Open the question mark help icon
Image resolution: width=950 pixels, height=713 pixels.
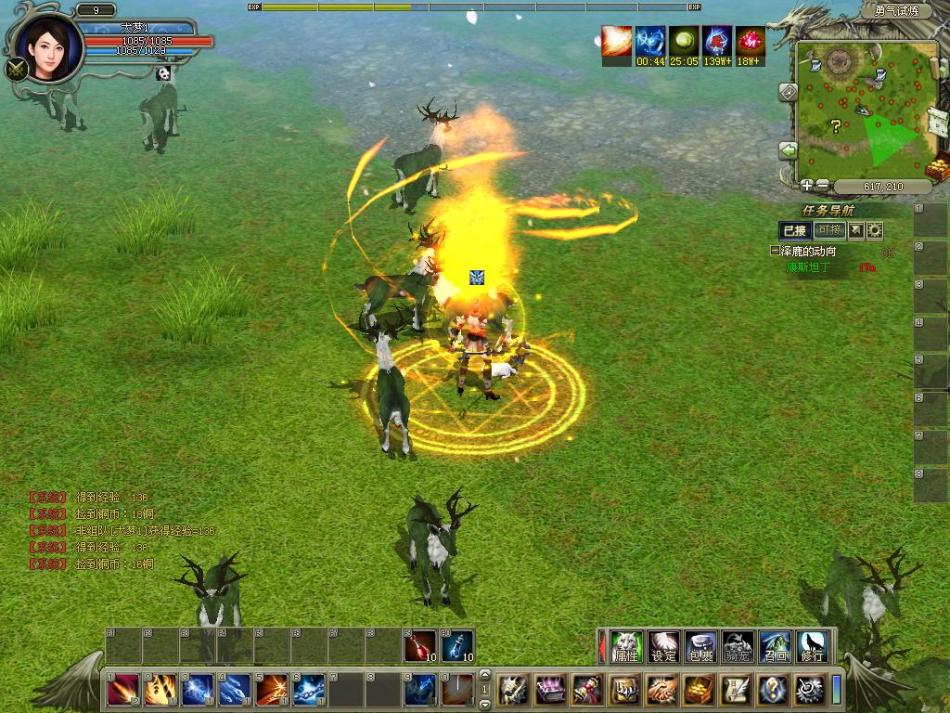771,689
